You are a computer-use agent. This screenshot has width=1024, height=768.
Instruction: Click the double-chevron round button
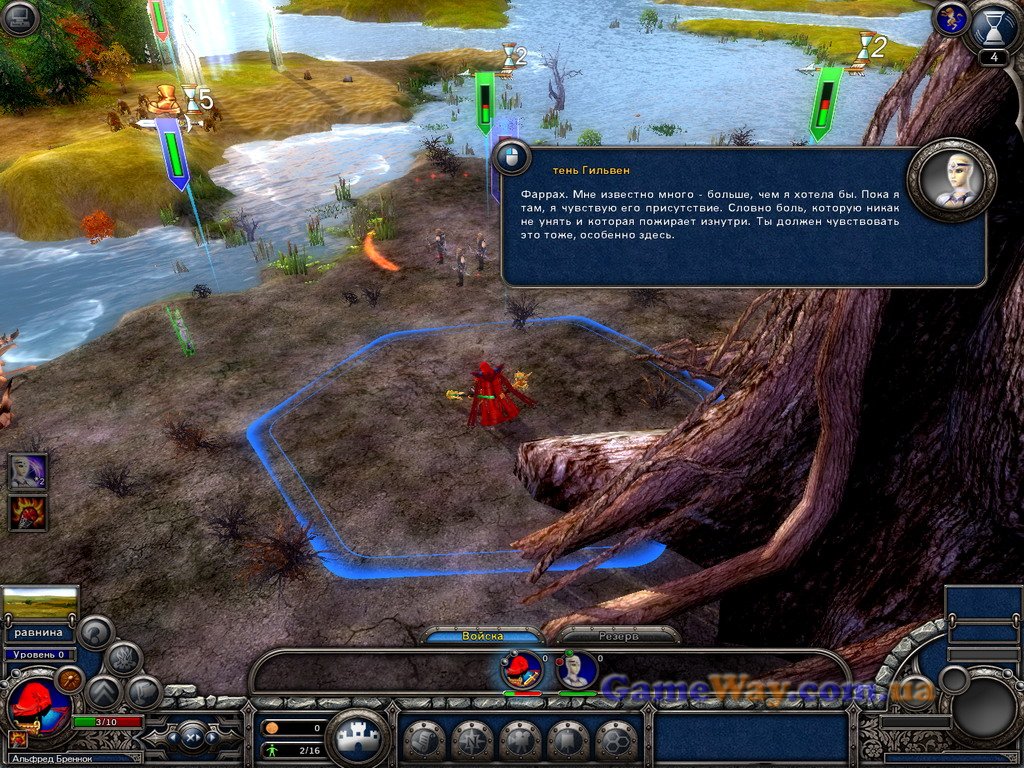pos(104,692)
